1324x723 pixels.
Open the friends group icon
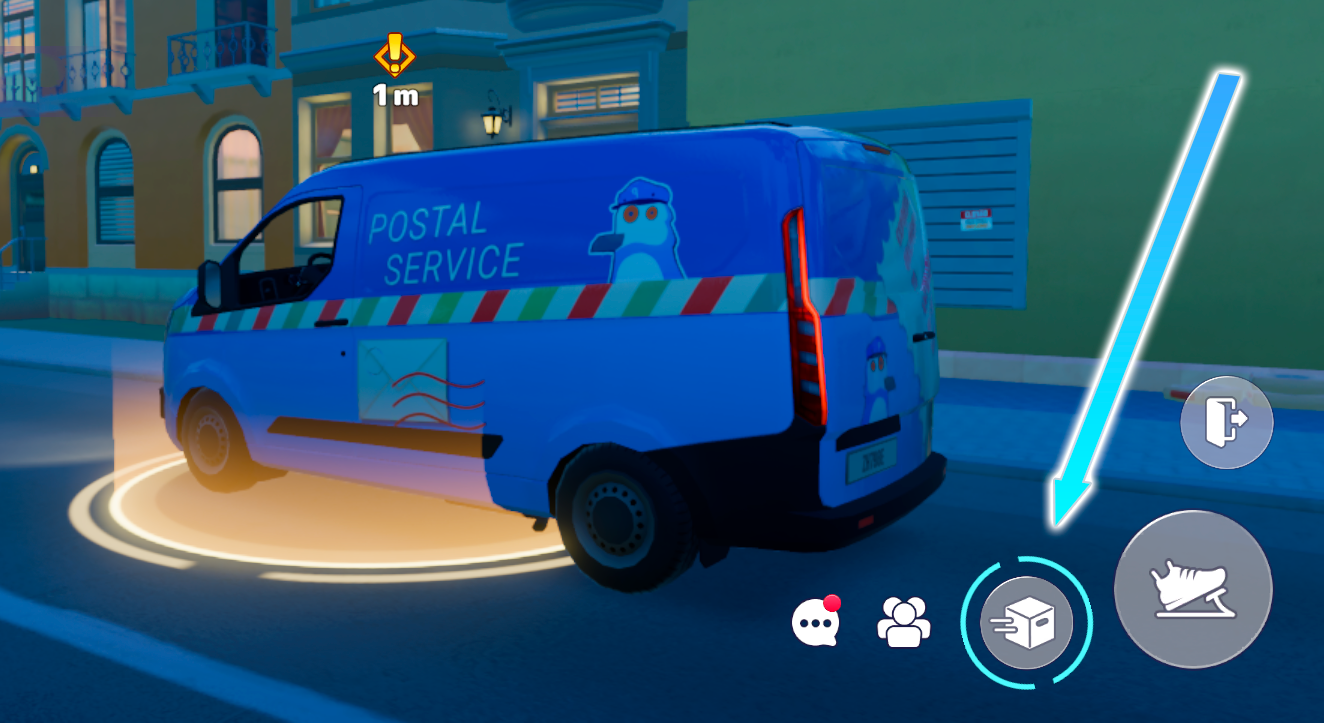[903, 622]
